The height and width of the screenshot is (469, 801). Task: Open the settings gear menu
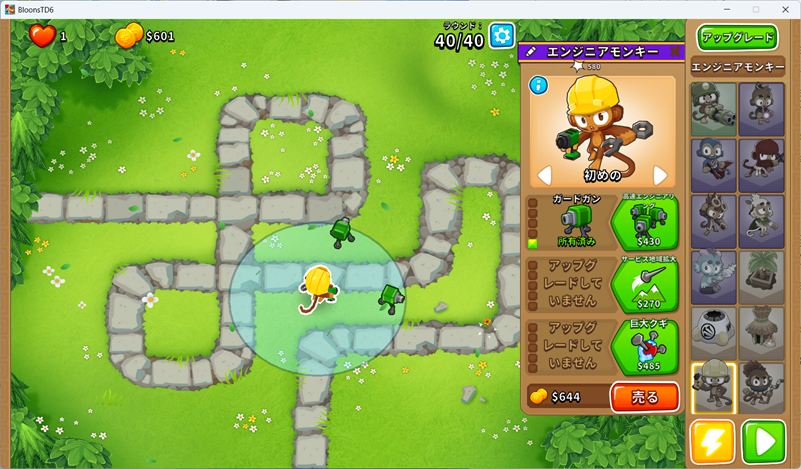pyautogui.click(x=501, y=36)
